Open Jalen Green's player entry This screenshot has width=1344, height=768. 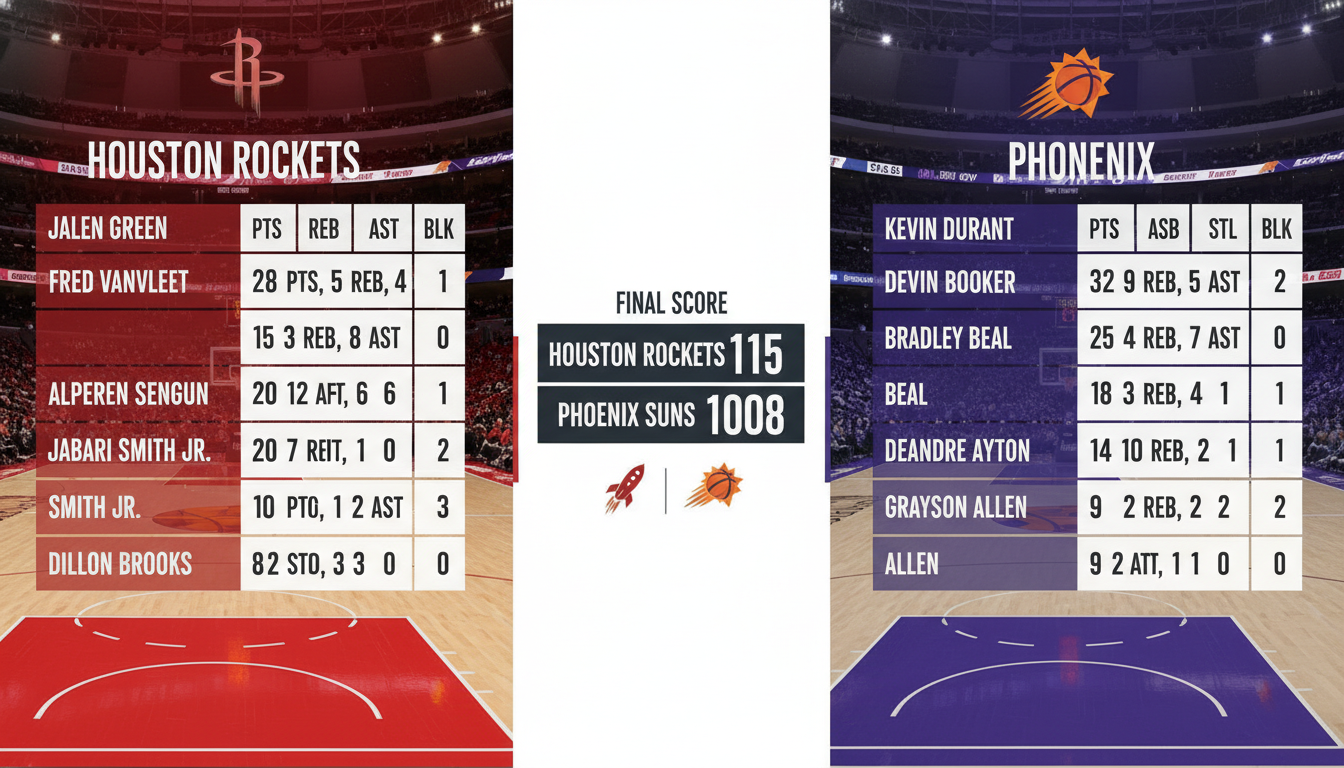(108, 229)
